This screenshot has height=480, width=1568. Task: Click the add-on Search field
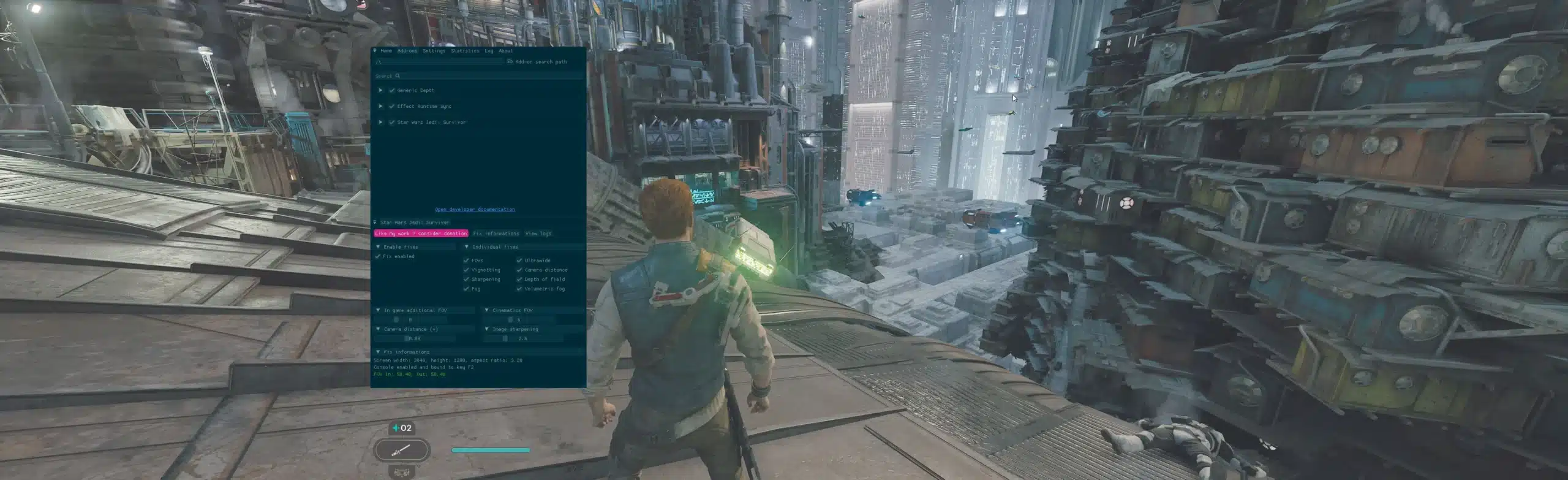478,76
